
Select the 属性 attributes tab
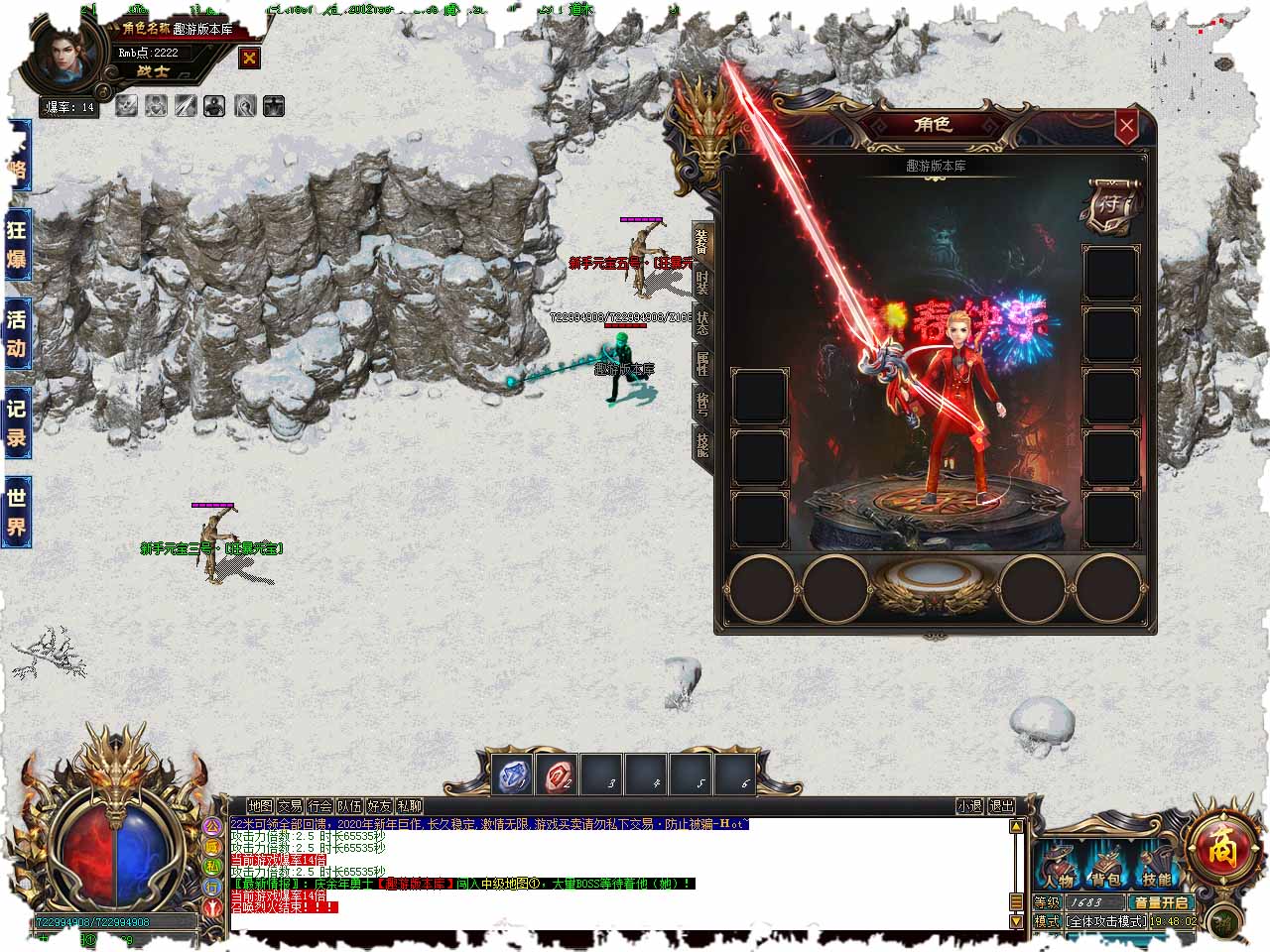click(702, 365)
